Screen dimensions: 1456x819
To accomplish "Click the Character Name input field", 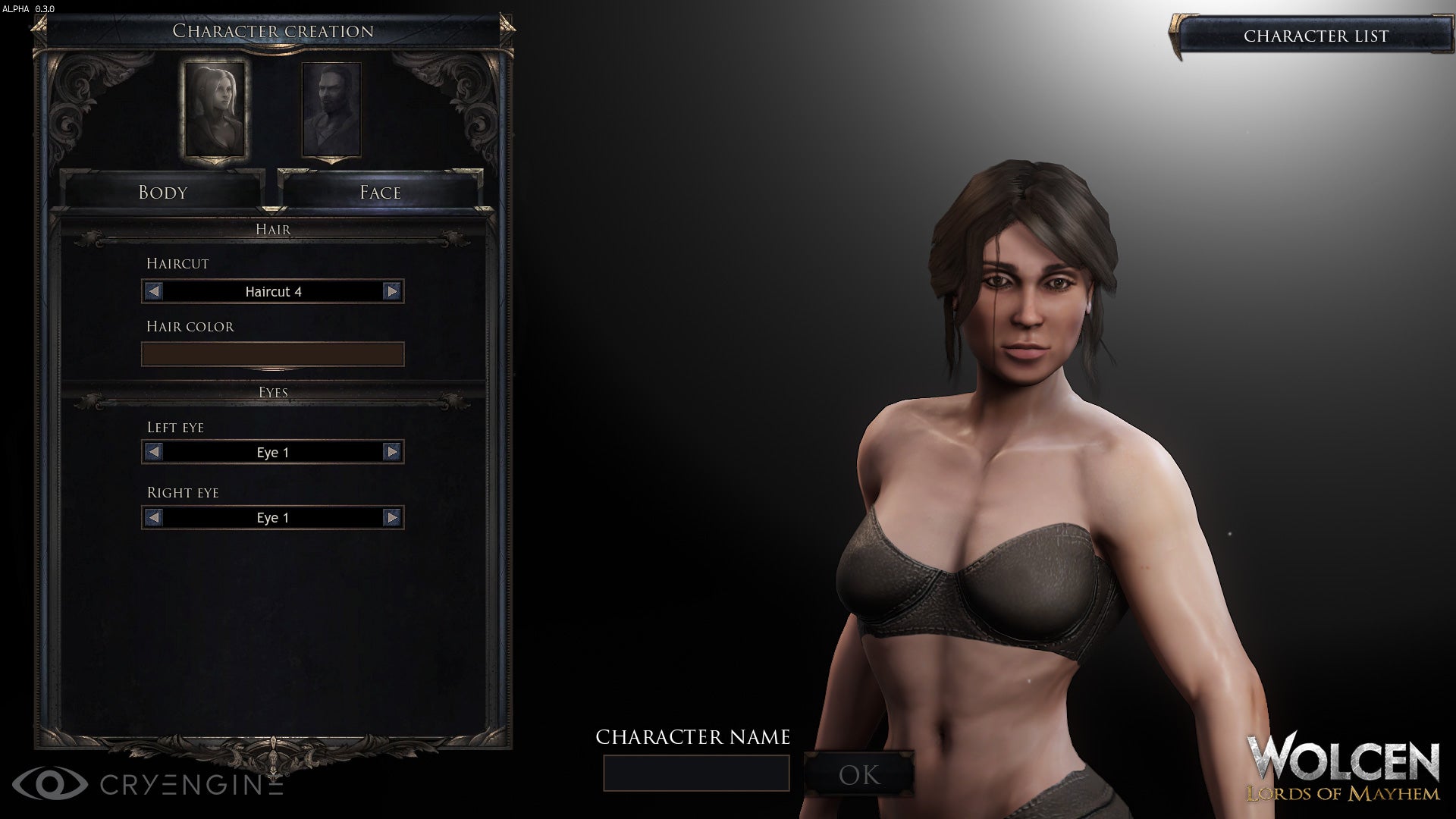I will coord(696,772).
